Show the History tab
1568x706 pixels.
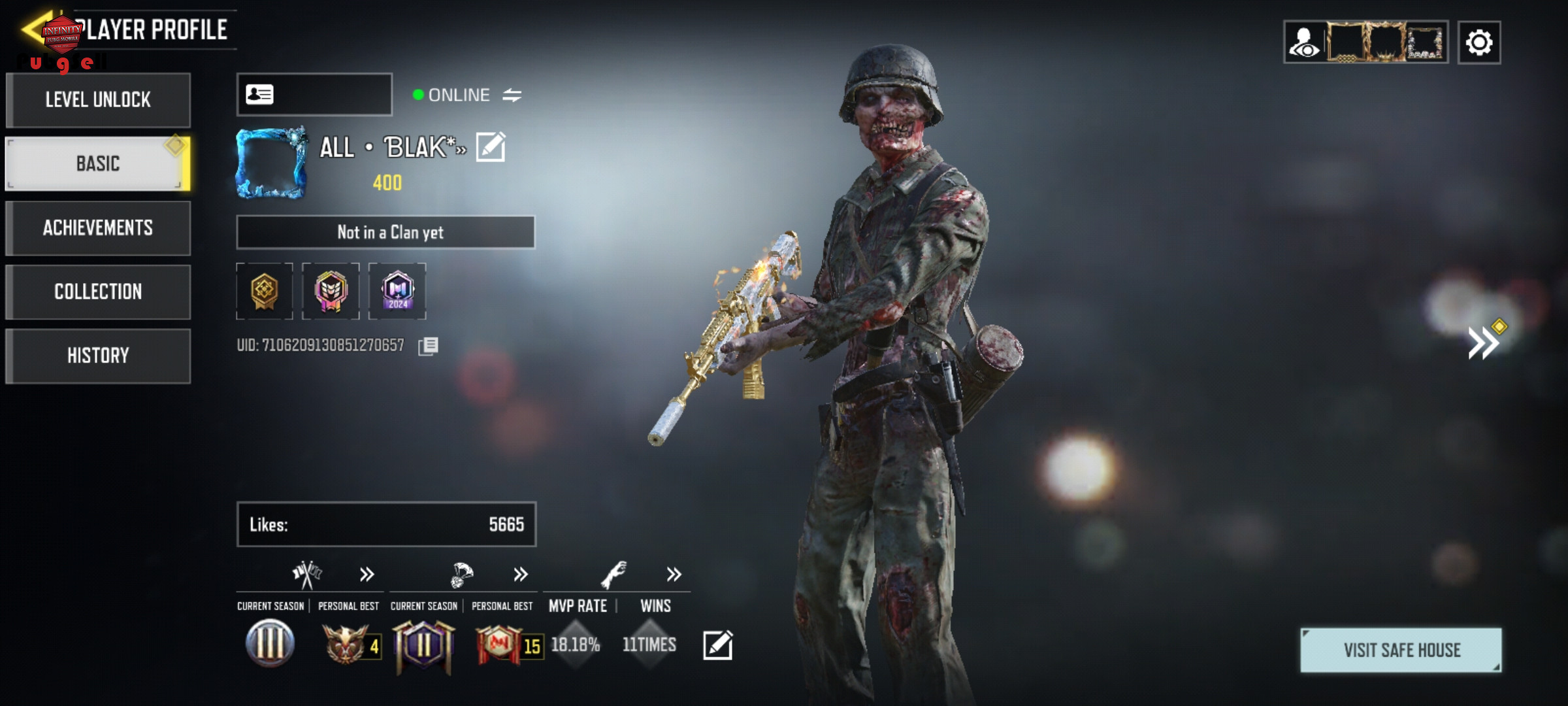tap(98, 356)
